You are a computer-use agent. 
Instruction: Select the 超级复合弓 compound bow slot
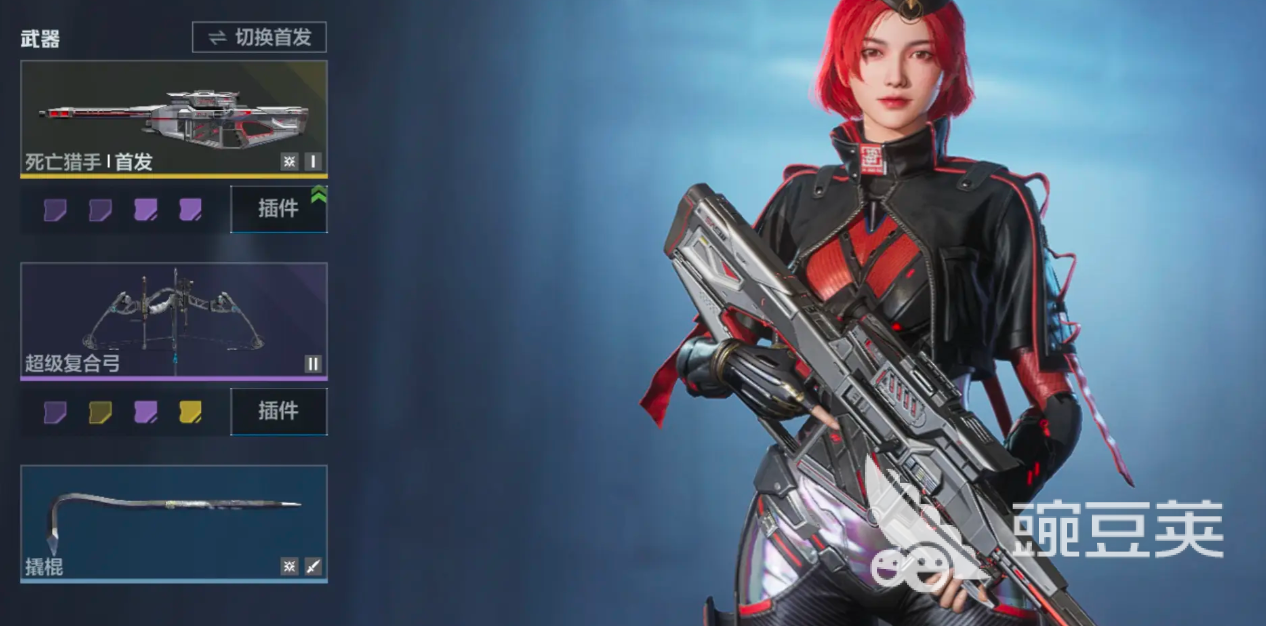point(174,320)
